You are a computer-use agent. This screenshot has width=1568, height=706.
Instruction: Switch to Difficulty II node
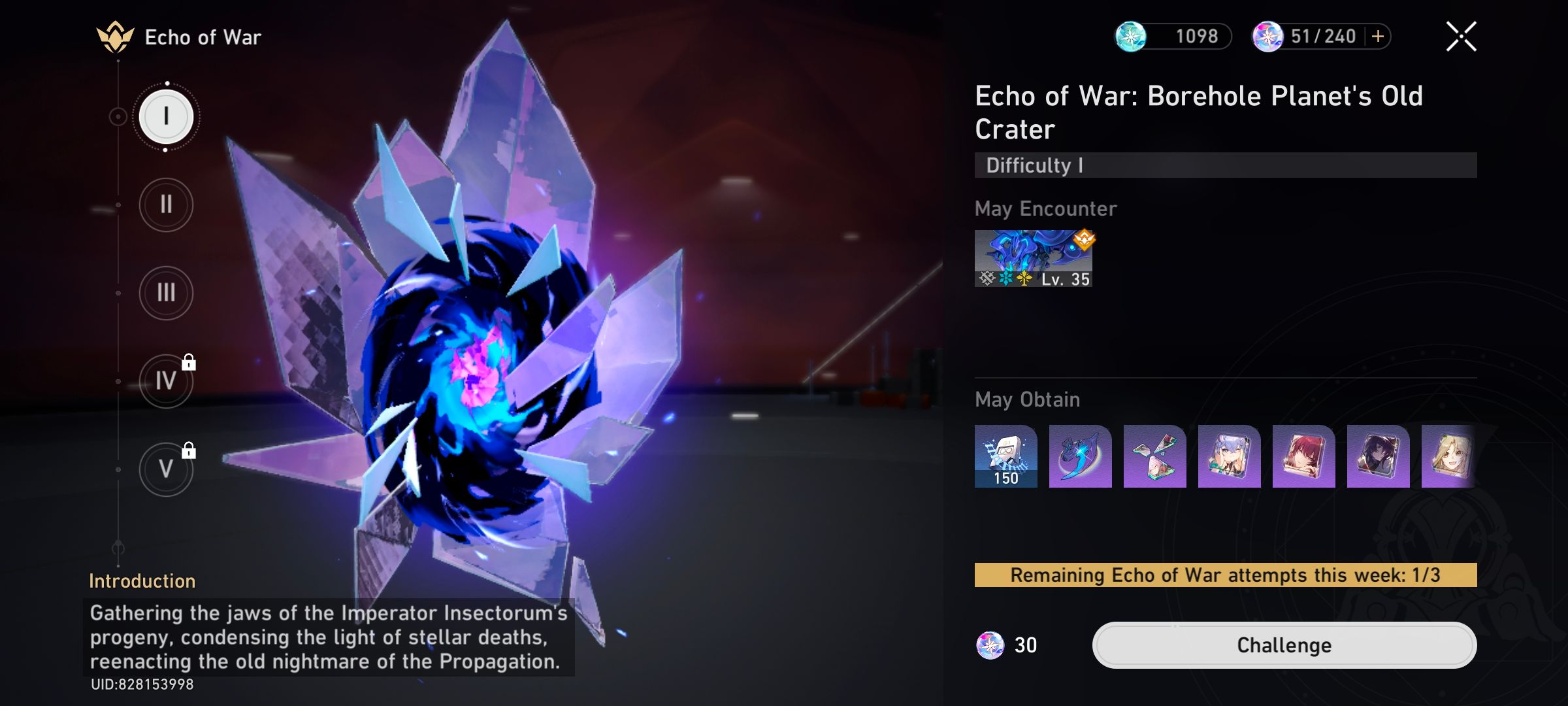pos(166,205)
